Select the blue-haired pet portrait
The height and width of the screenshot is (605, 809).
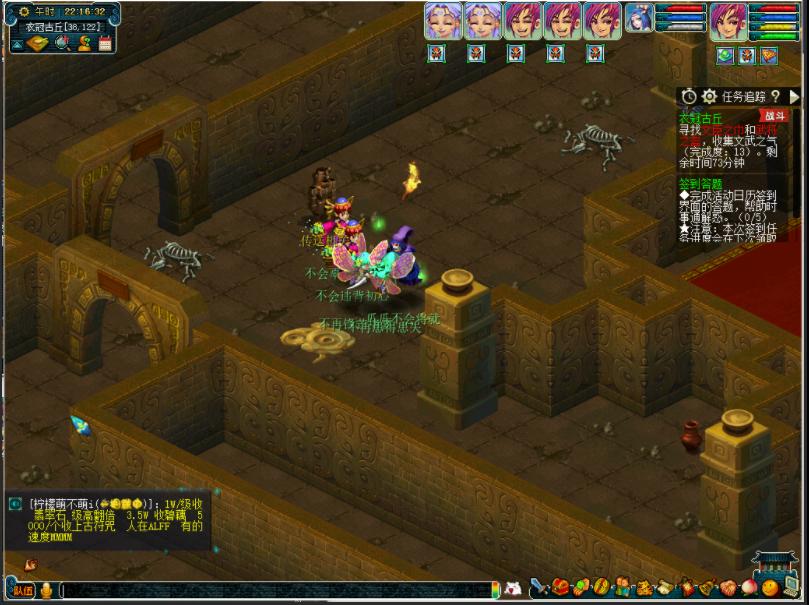[x=639, y=20]
